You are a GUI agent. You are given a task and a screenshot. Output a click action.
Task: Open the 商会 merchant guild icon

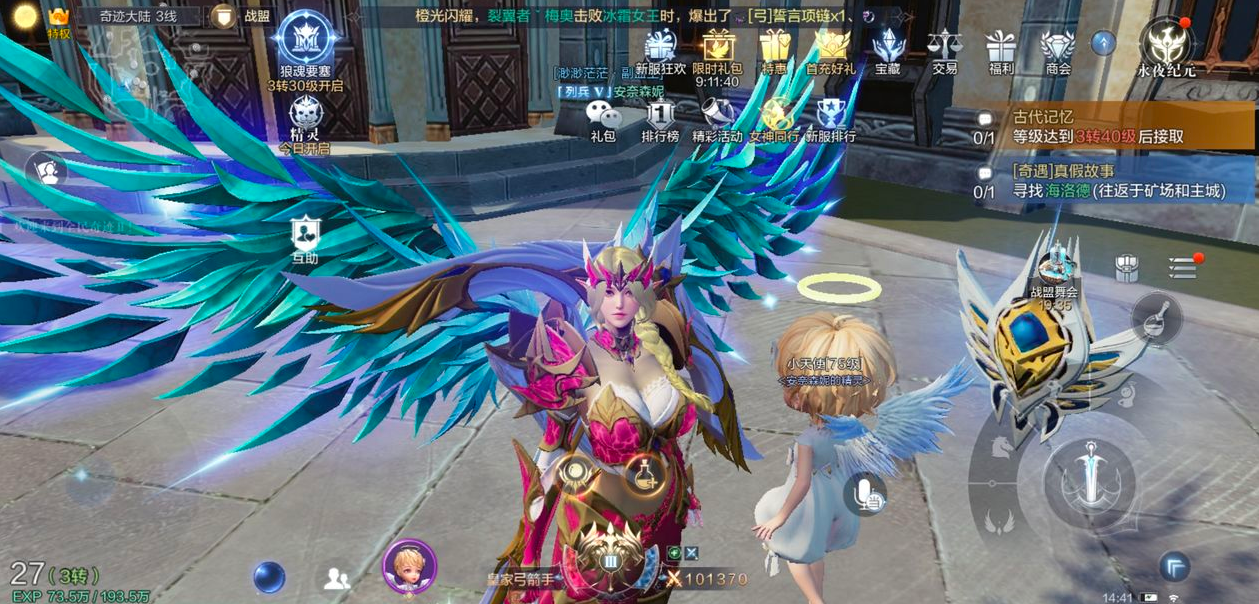[x=1058, y=50]
